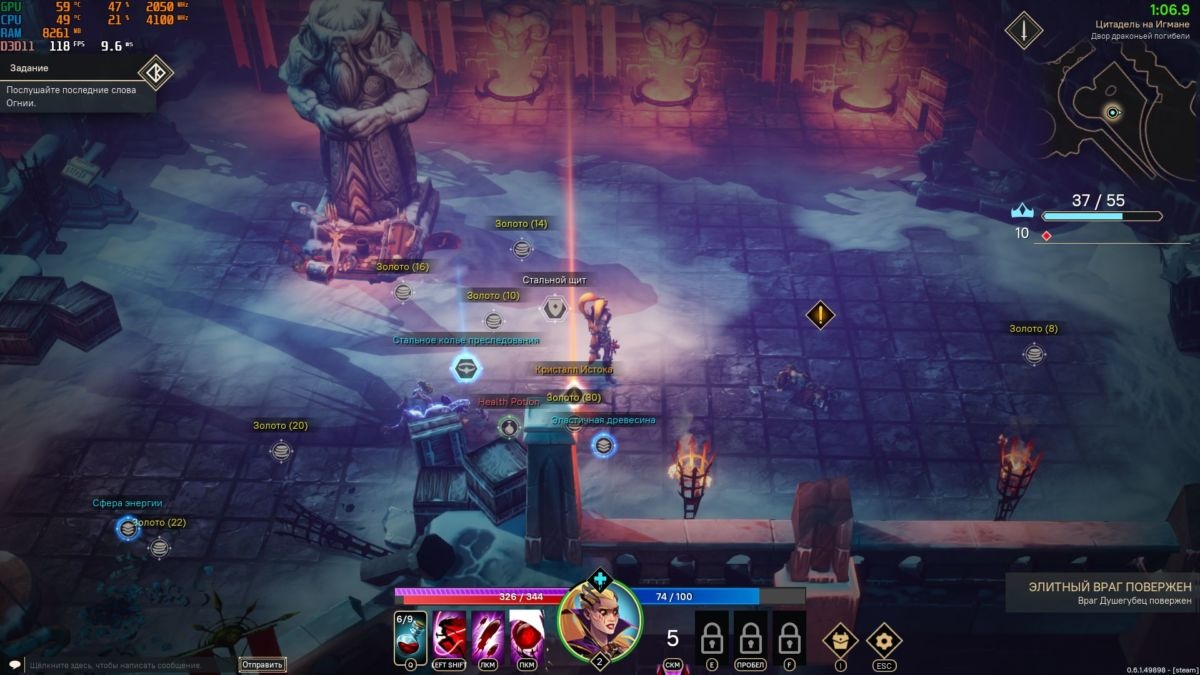Collect the Золото (20) loot marker
The width and height of the screenshot is (1200, 675).
(x=281, y=450)
